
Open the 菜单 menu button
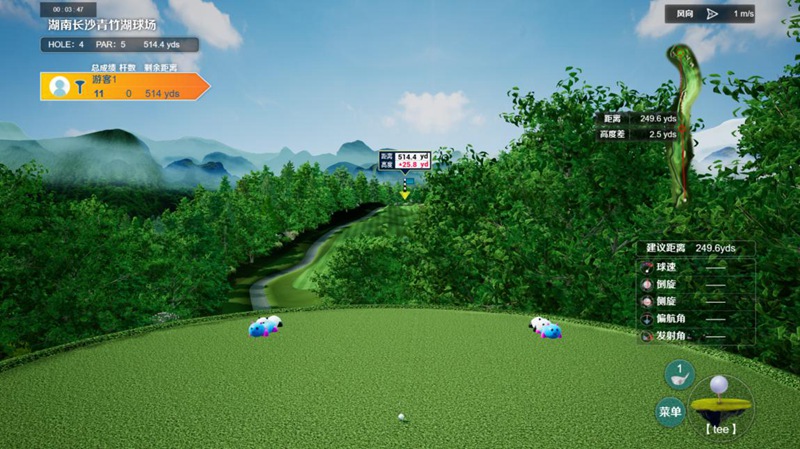tap(669, 411)
